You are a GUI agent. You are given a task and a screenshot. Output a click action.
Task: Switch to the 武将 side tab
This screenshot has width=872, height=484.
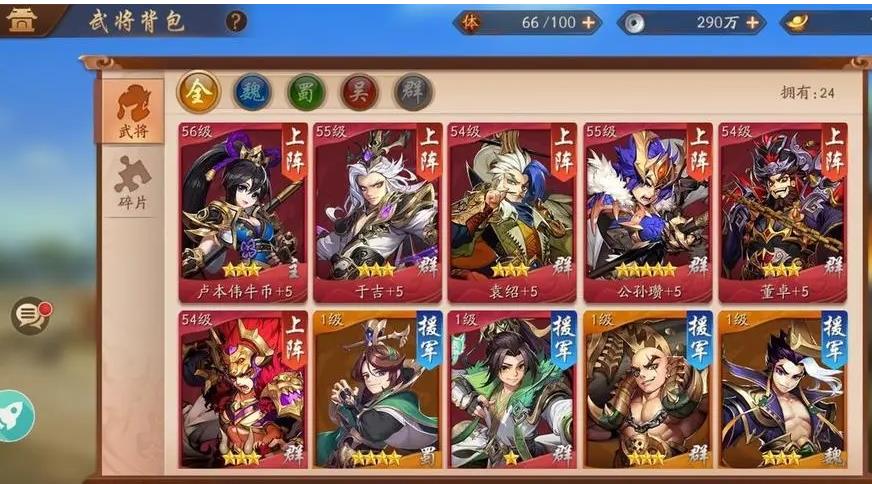click(132, 111)
